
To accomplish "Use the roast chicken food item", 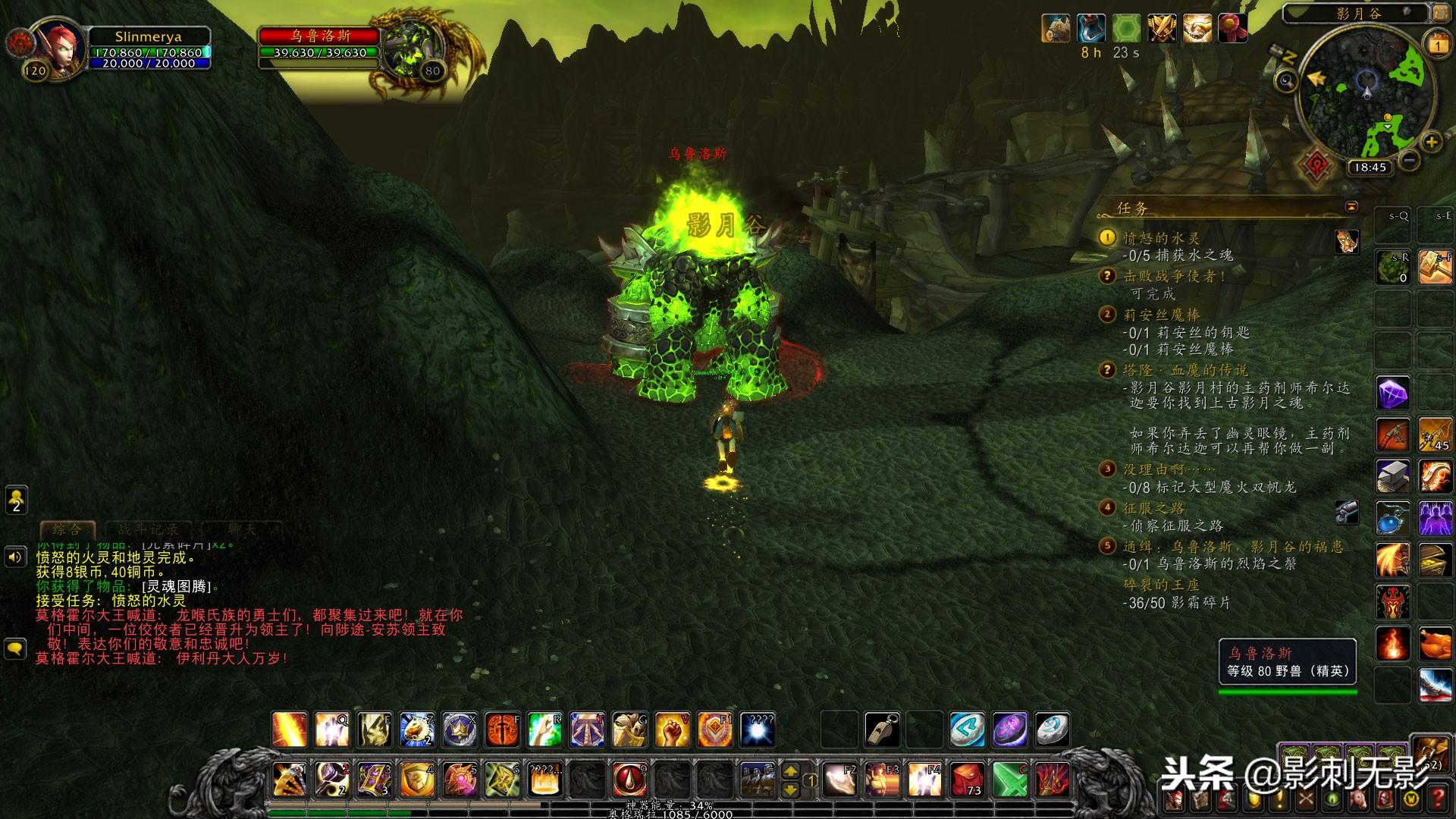I will click(1435, 645).
